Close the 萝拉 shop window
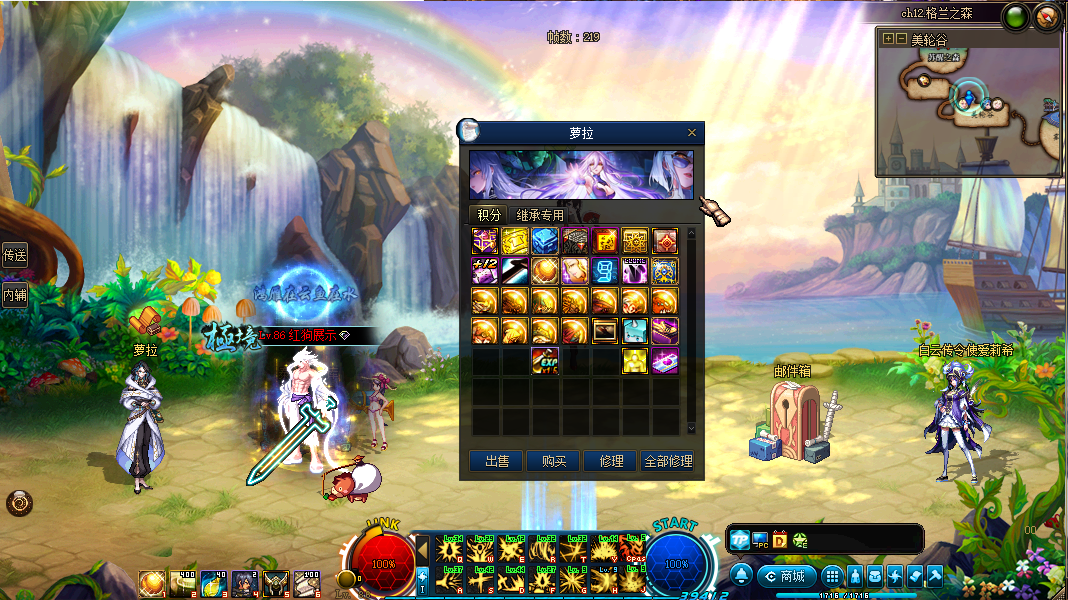The width and height of the screenshot is (1068, 600). [x=692, y=132]
